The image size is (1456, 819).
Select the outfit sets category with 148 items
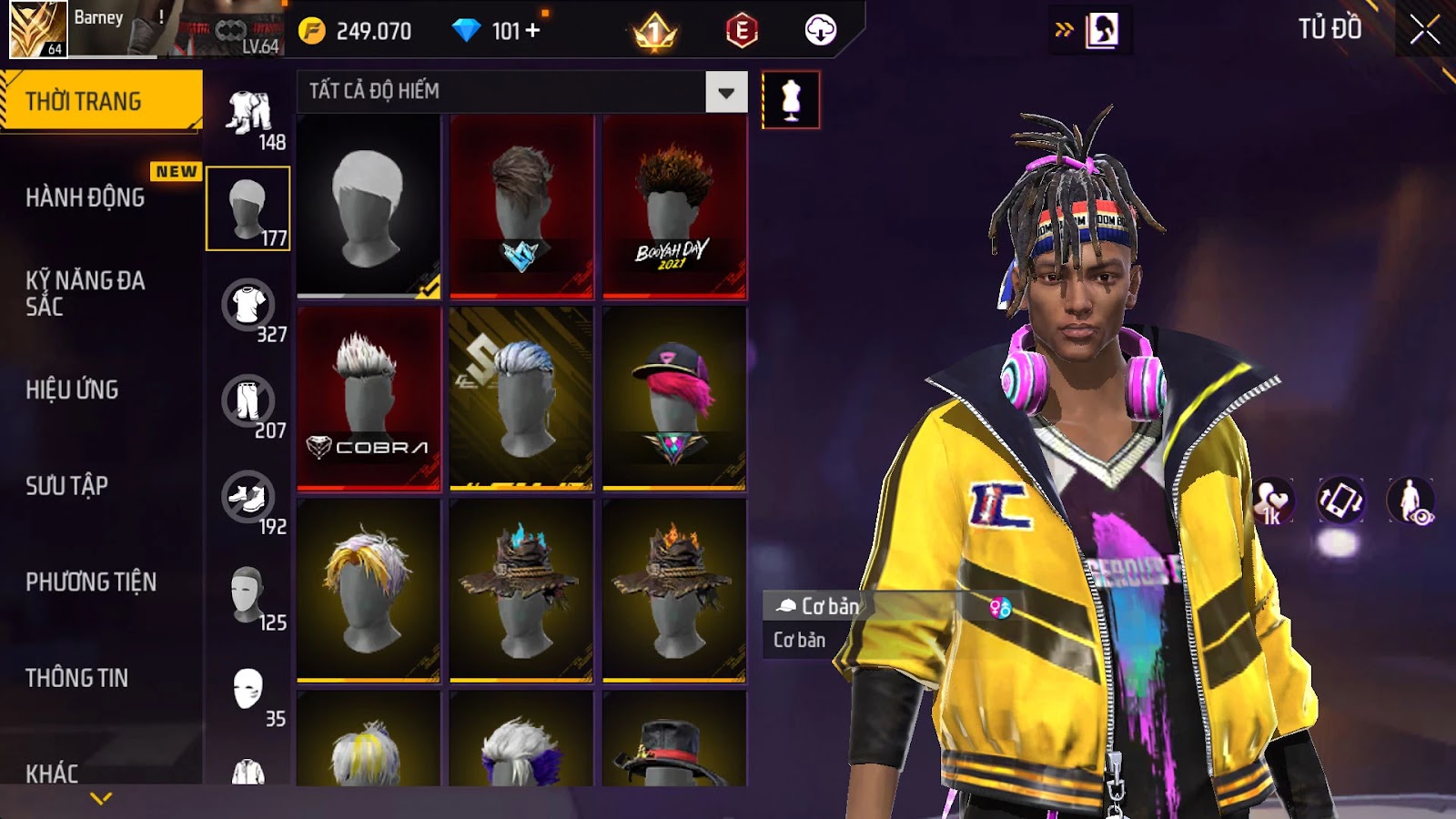pos(248,113)
